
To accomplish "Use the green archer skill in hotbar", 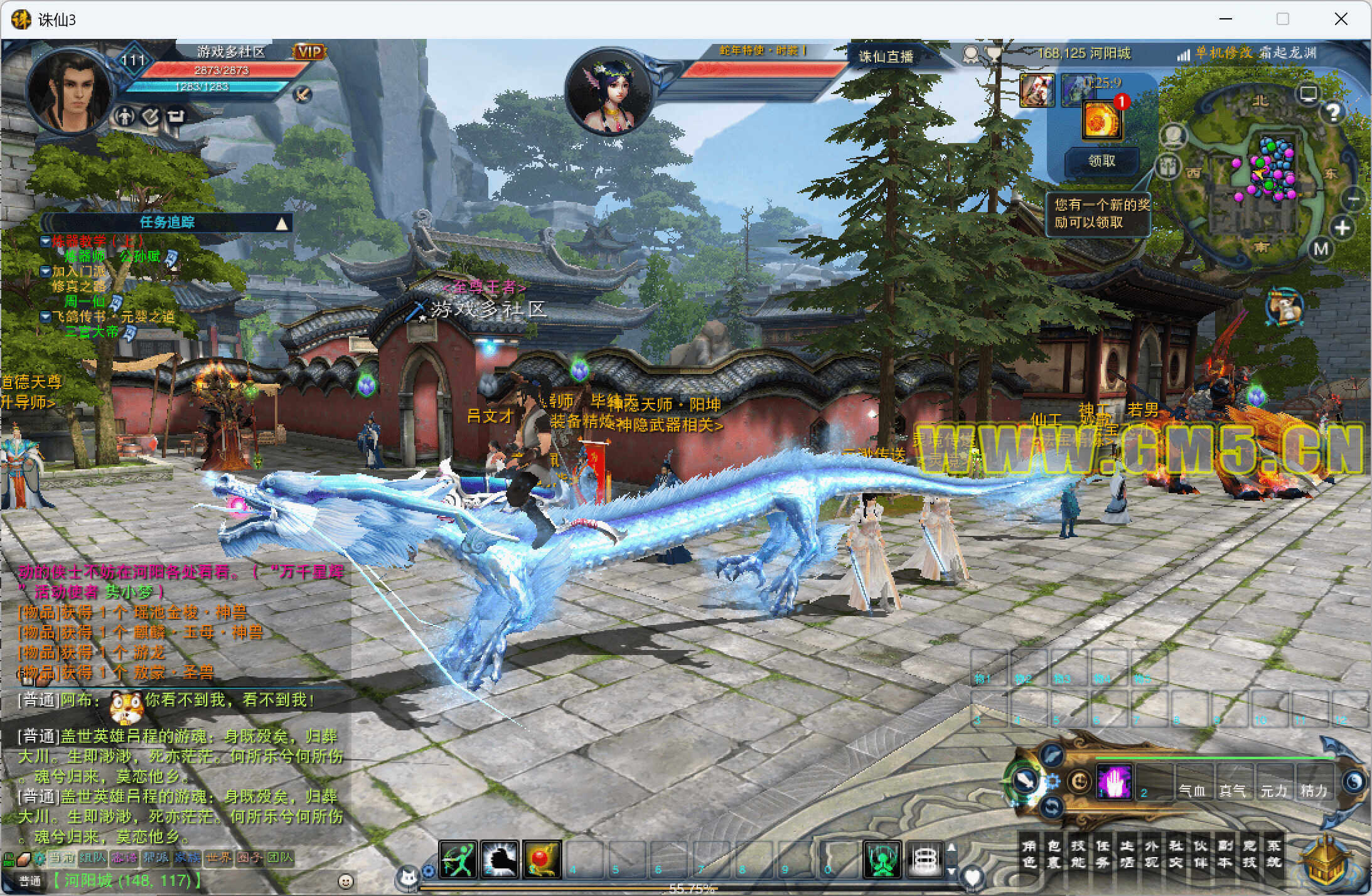I will [x=458, y=859].
